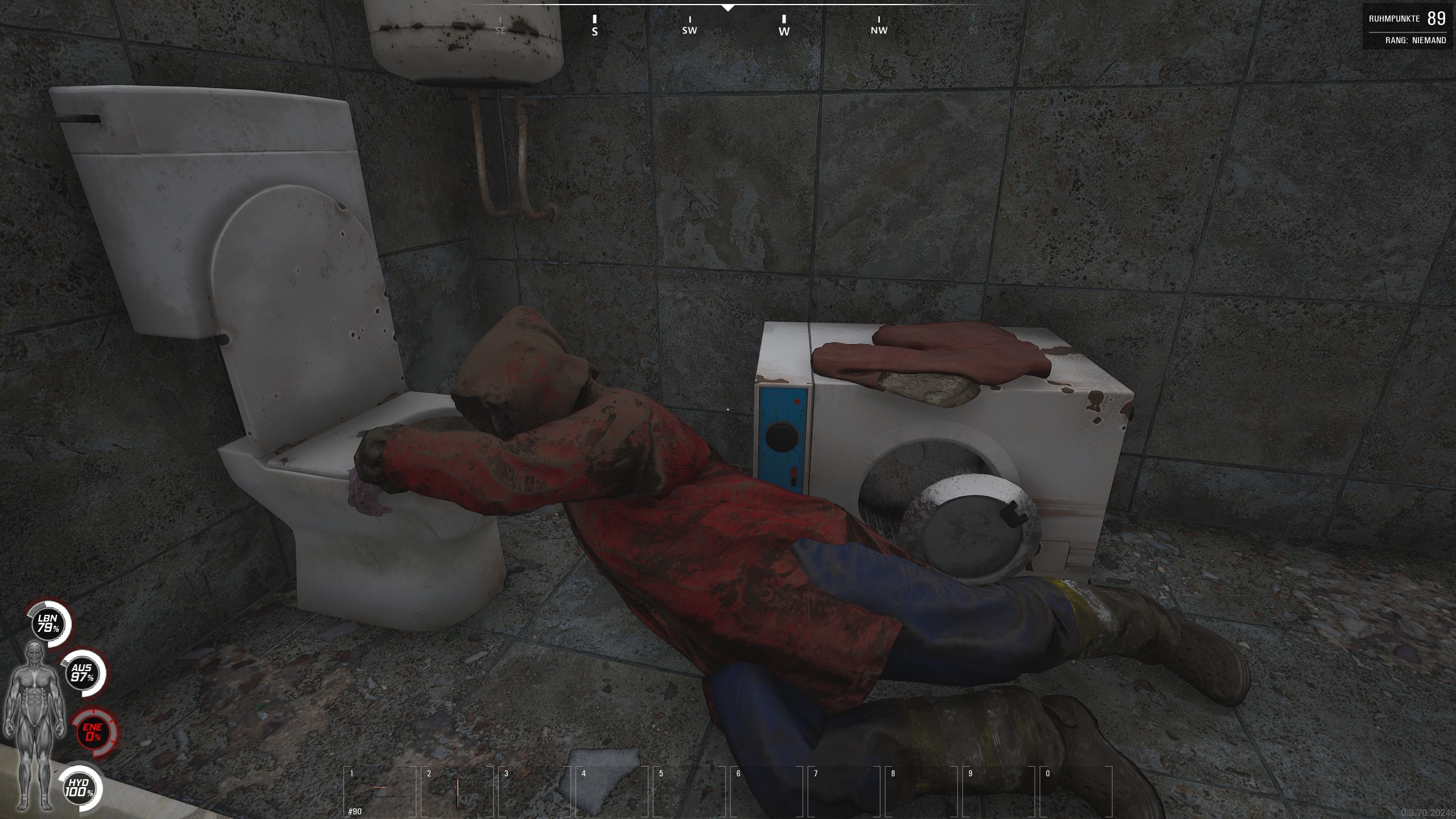Equip the hammer in hotbar slot 2

(x=456, y=792)
